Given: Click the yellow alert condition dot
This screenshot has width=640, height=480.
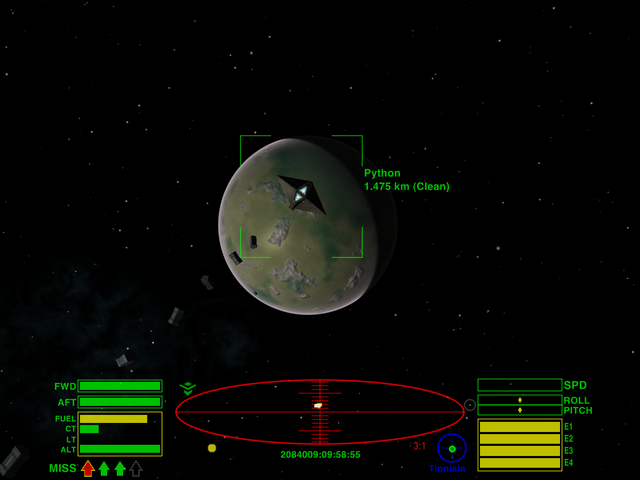Looking at the screenshot, I should (x=212, y=448).
